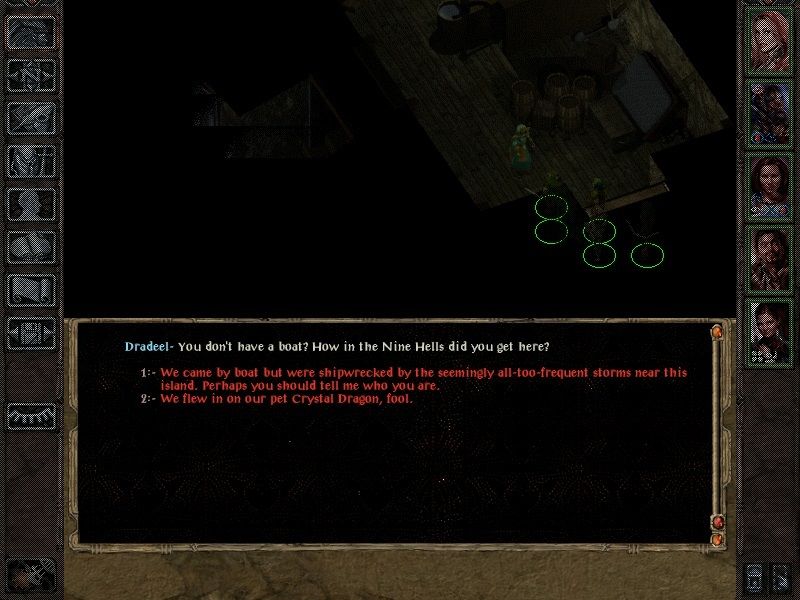The height and width of the screenshot is (600, 800).
Task: Click the dialogue scroll-up gem
Action: pos(717,331)
